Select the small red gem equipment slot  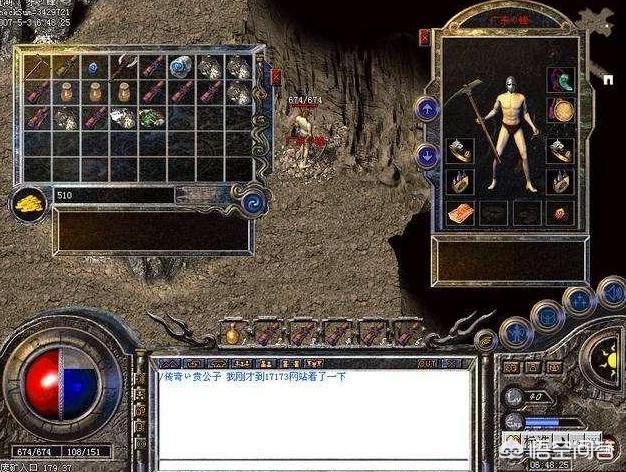tap(559, 213)
